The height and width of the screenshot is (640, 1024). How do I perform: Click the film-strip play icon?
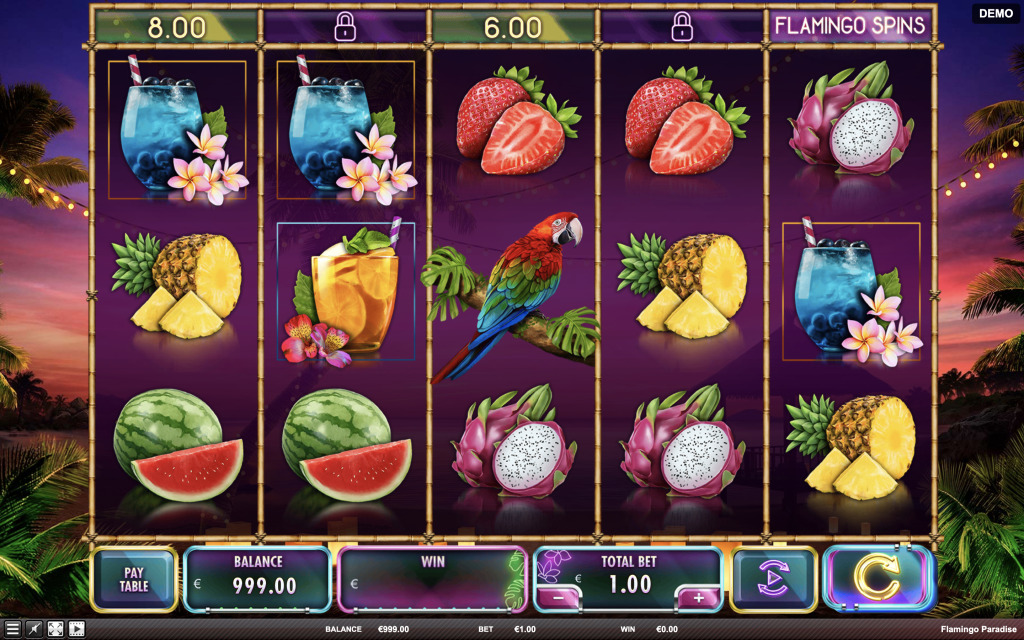(x=76, y=629)
